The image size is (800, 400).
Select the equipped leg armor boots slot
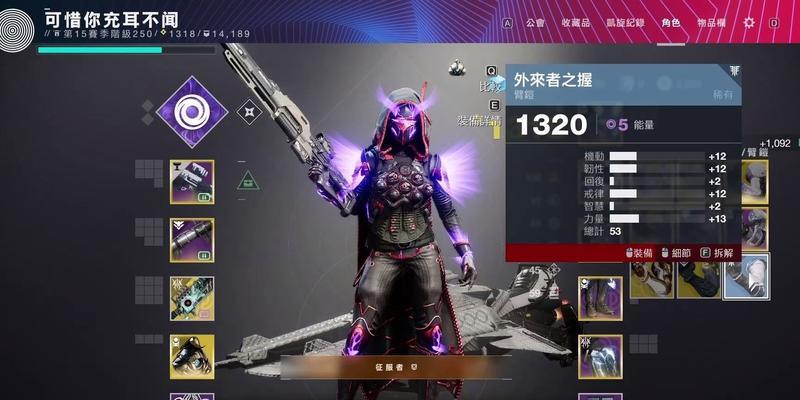(x=600, y=298)
